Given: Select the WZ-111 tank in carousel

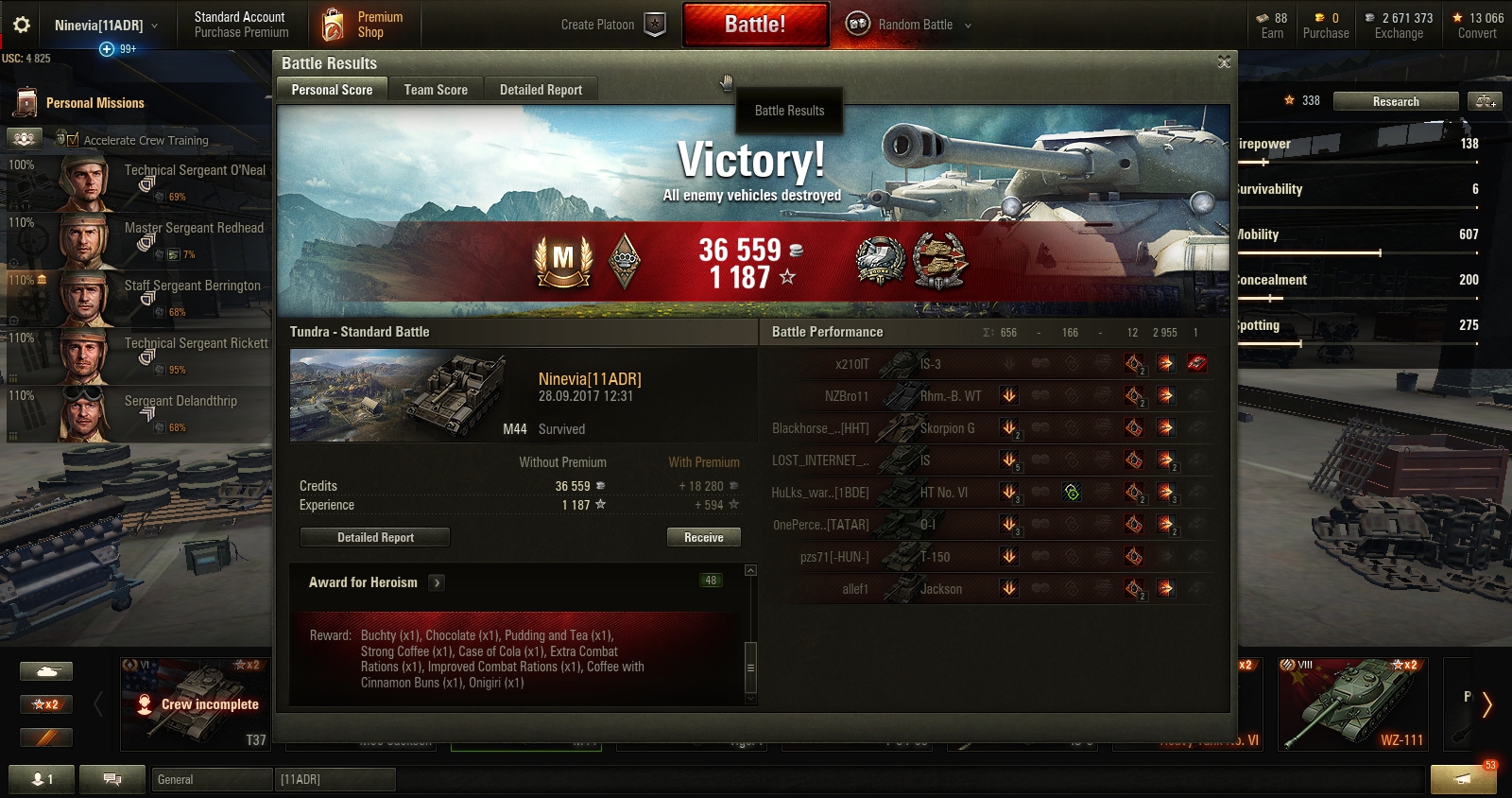Looking at the screenshot, I should (x=1352, y=703).
